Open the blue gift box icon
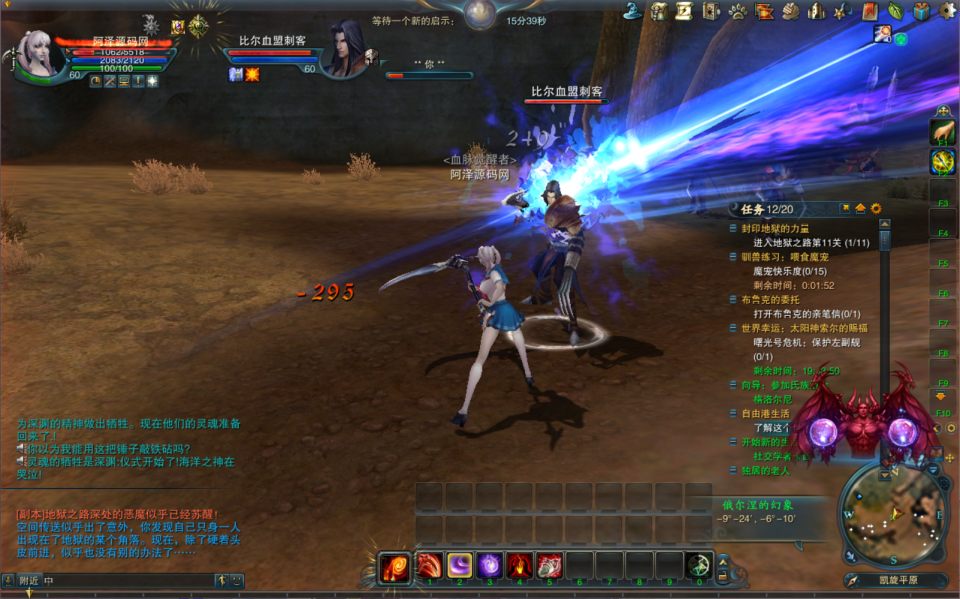The width and height of the screenshot is (960, 599). 921,11
